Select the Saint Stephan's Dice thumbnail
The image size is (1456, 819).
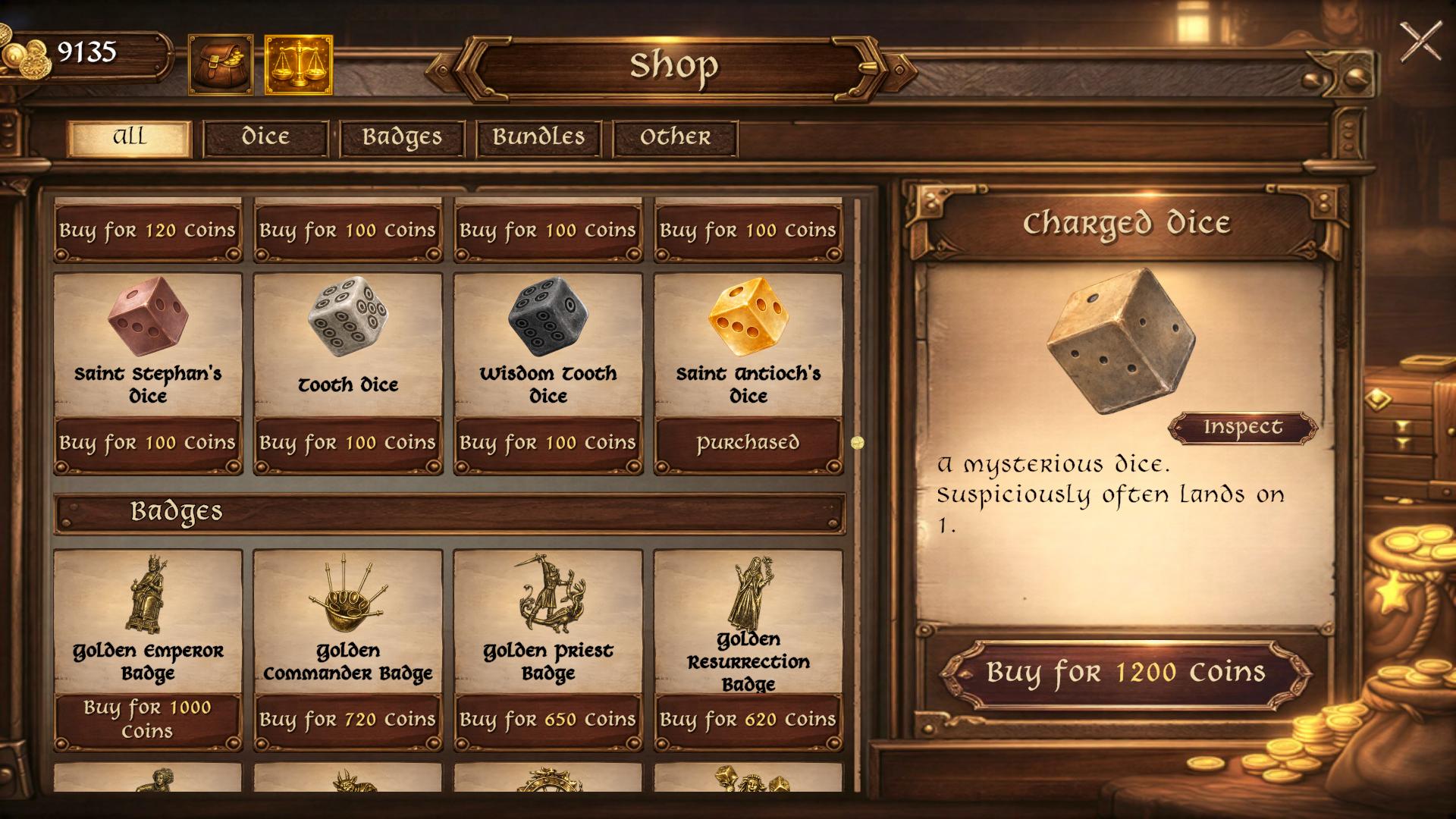click(x=147, y=318)
